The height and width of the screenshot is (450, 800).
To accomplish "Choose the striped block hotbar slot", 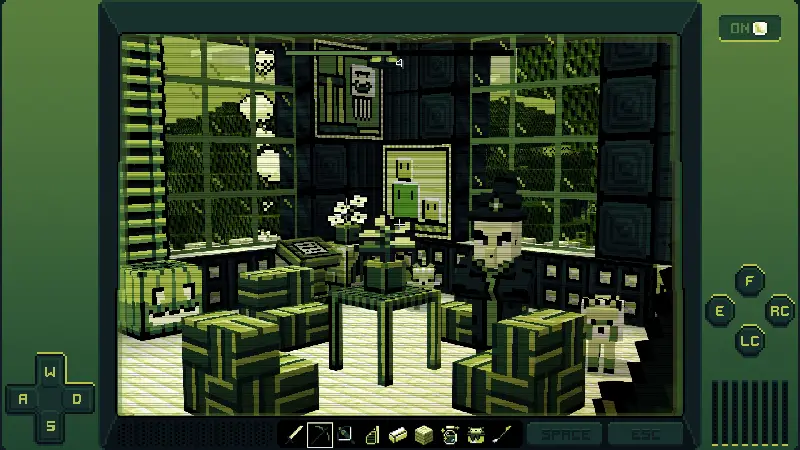I will (x=423, y=434).
